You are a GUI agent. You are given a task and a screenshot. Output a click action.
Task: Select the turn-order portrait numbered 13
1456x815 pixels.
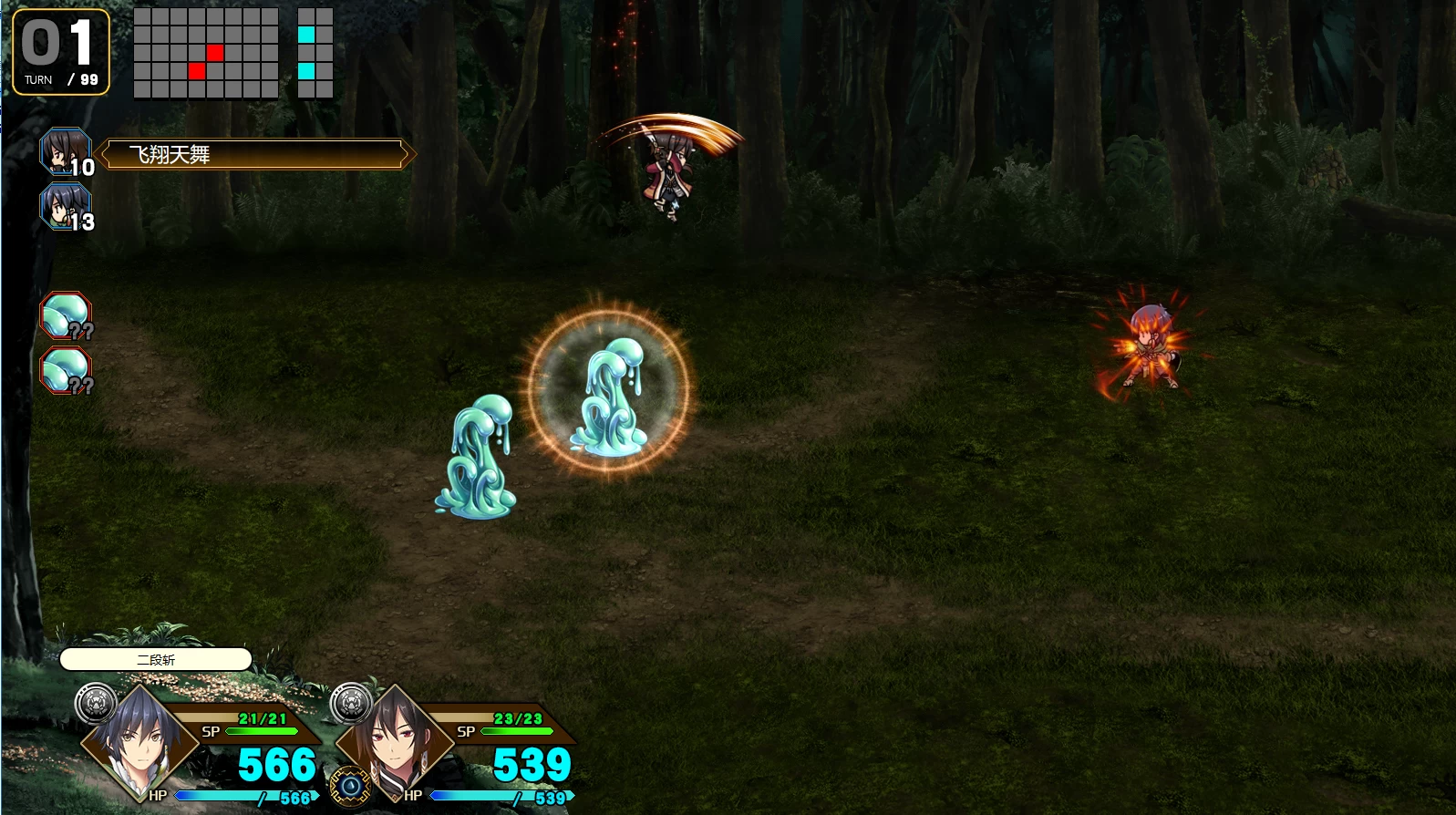click(66, 207)
